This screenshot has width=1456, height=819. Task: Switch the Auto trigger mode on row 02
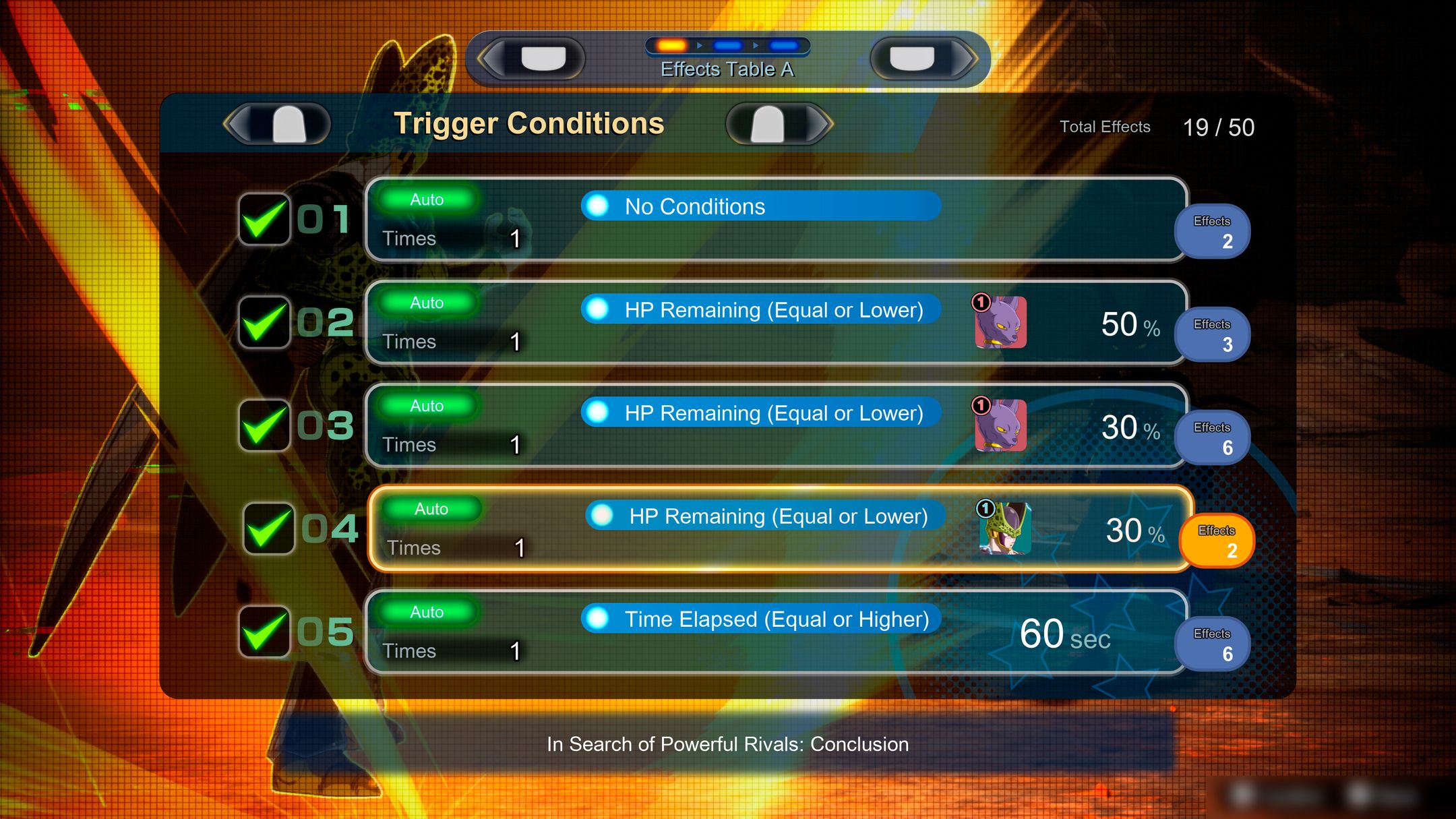click(x=425, y=303)
